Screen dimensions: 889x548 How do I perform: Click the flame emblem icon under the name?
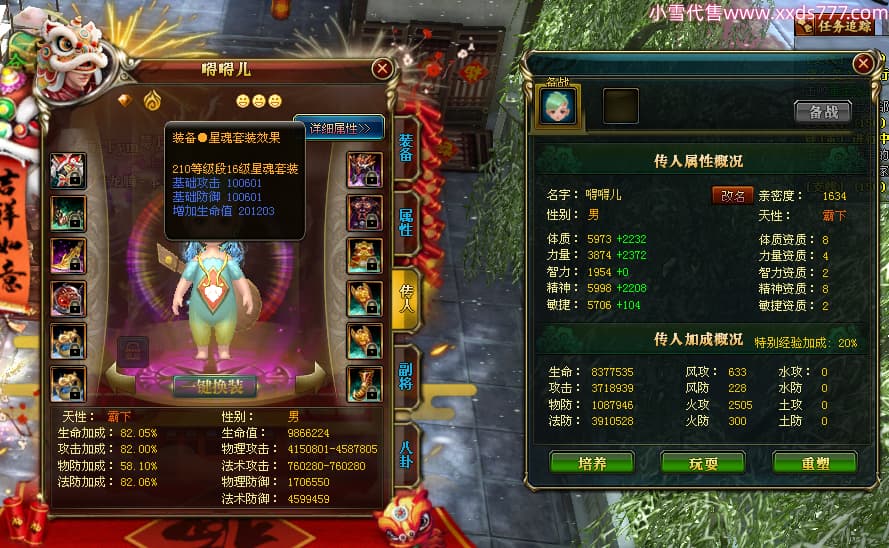click(x=152, y=100)
